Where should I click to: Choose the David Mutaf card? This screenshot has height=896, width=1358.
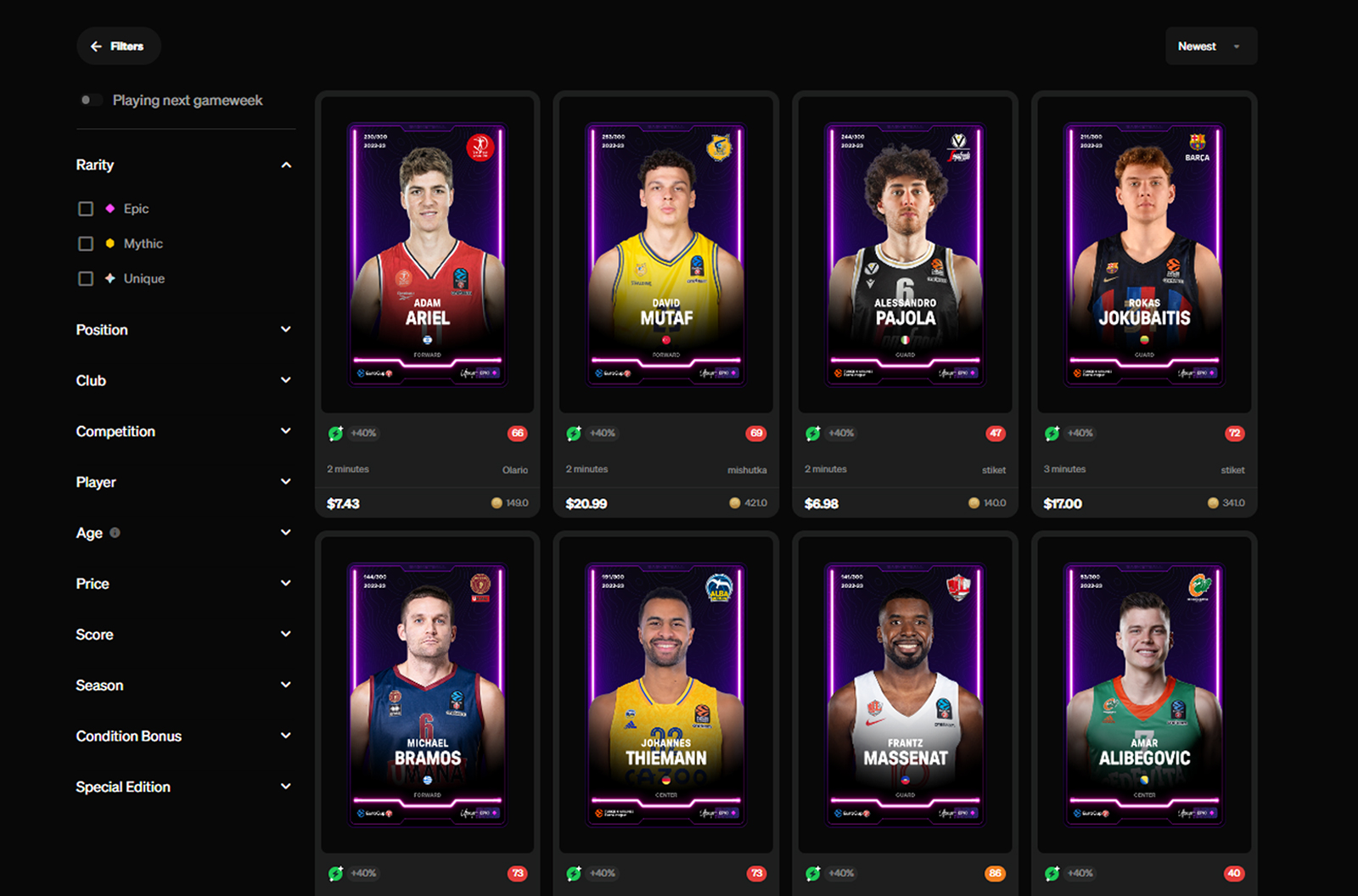click(x=666, y=255)
